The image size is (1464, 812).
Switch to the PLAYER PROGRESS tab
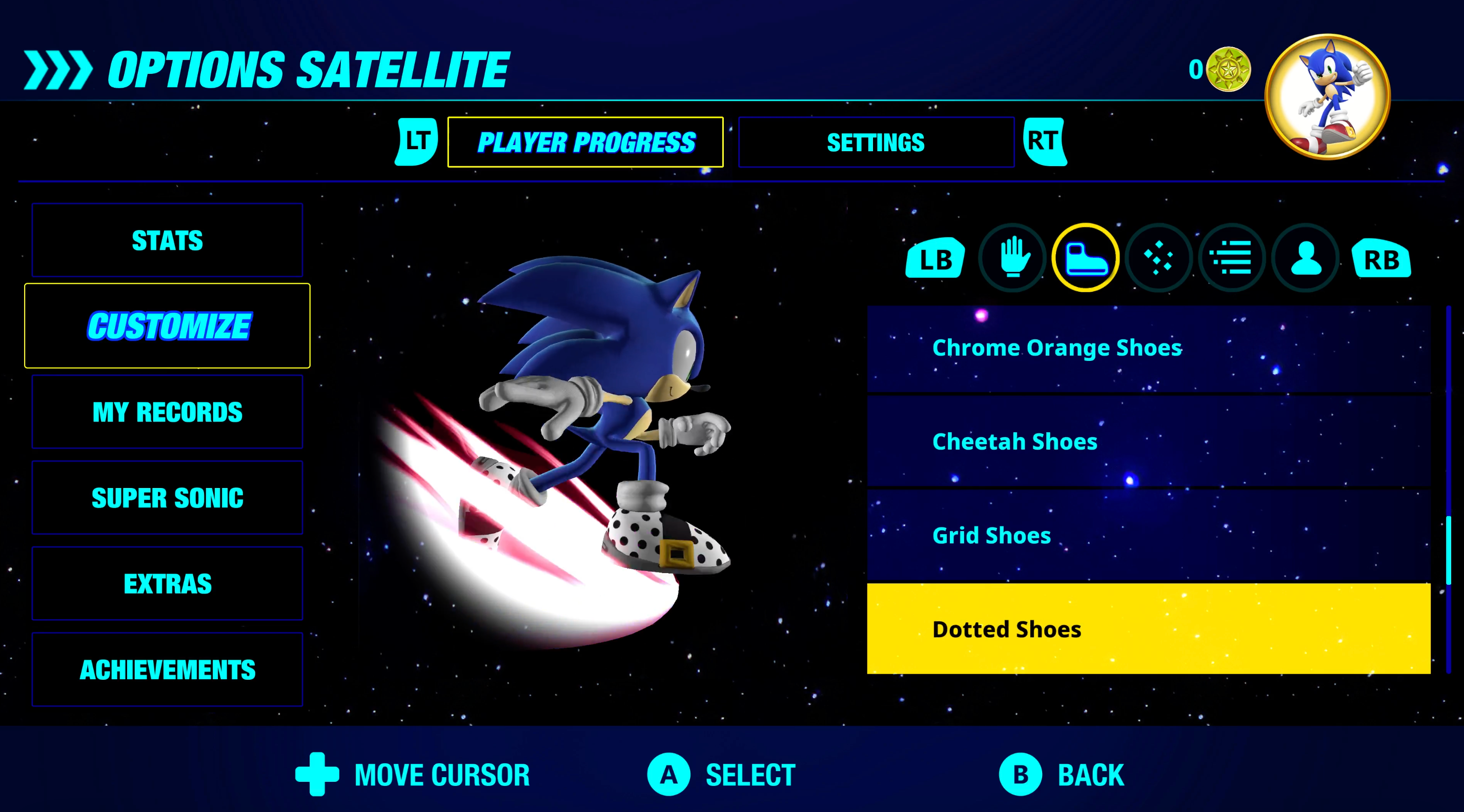pyautogui.click(x=585, y=142)
